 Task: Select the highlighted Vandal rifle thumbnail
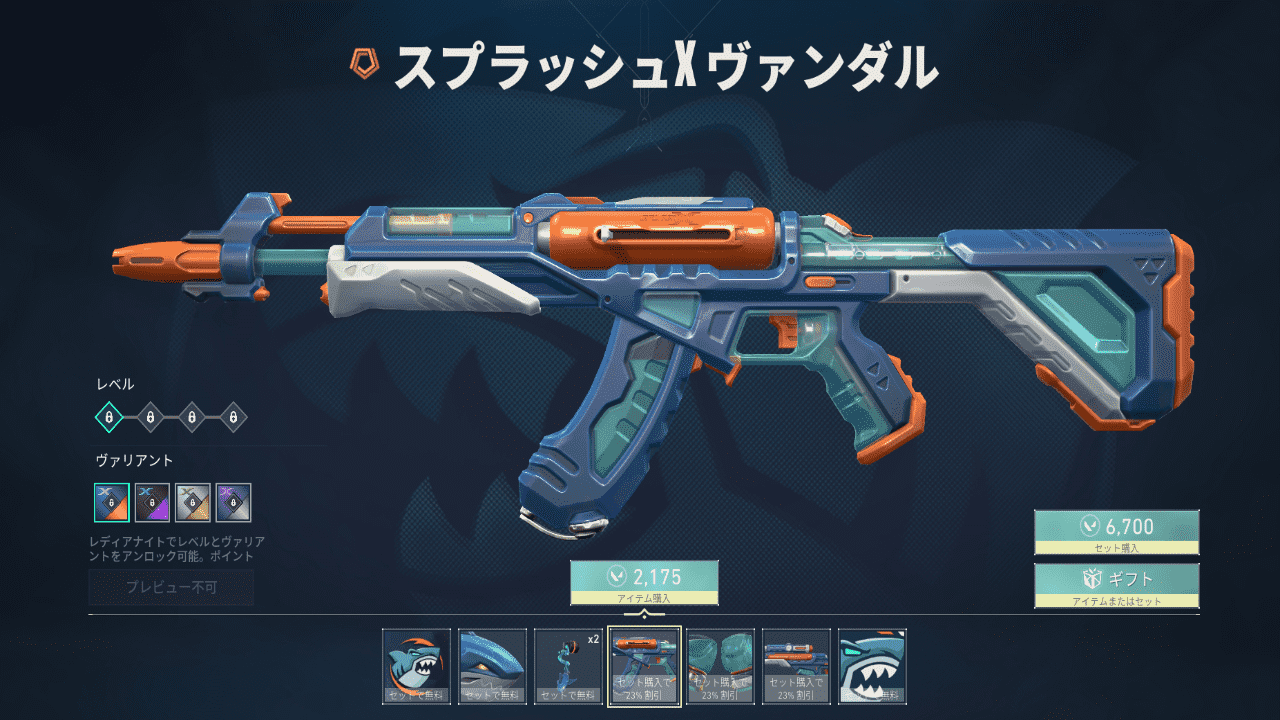point(645,666)
